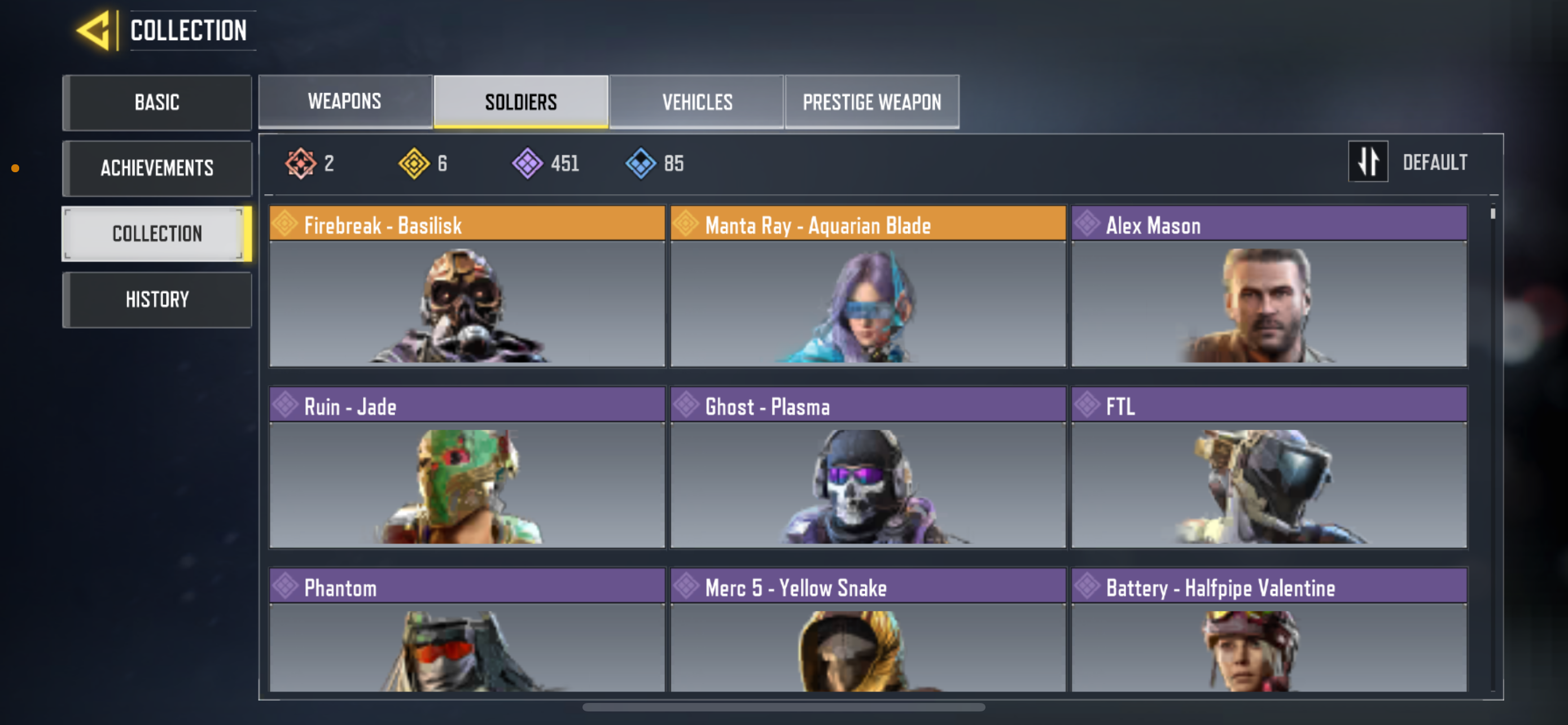1568x725 pixels.
Task: Click the sort arrows icon next to DEFAULT
Action: (1368, 162)
